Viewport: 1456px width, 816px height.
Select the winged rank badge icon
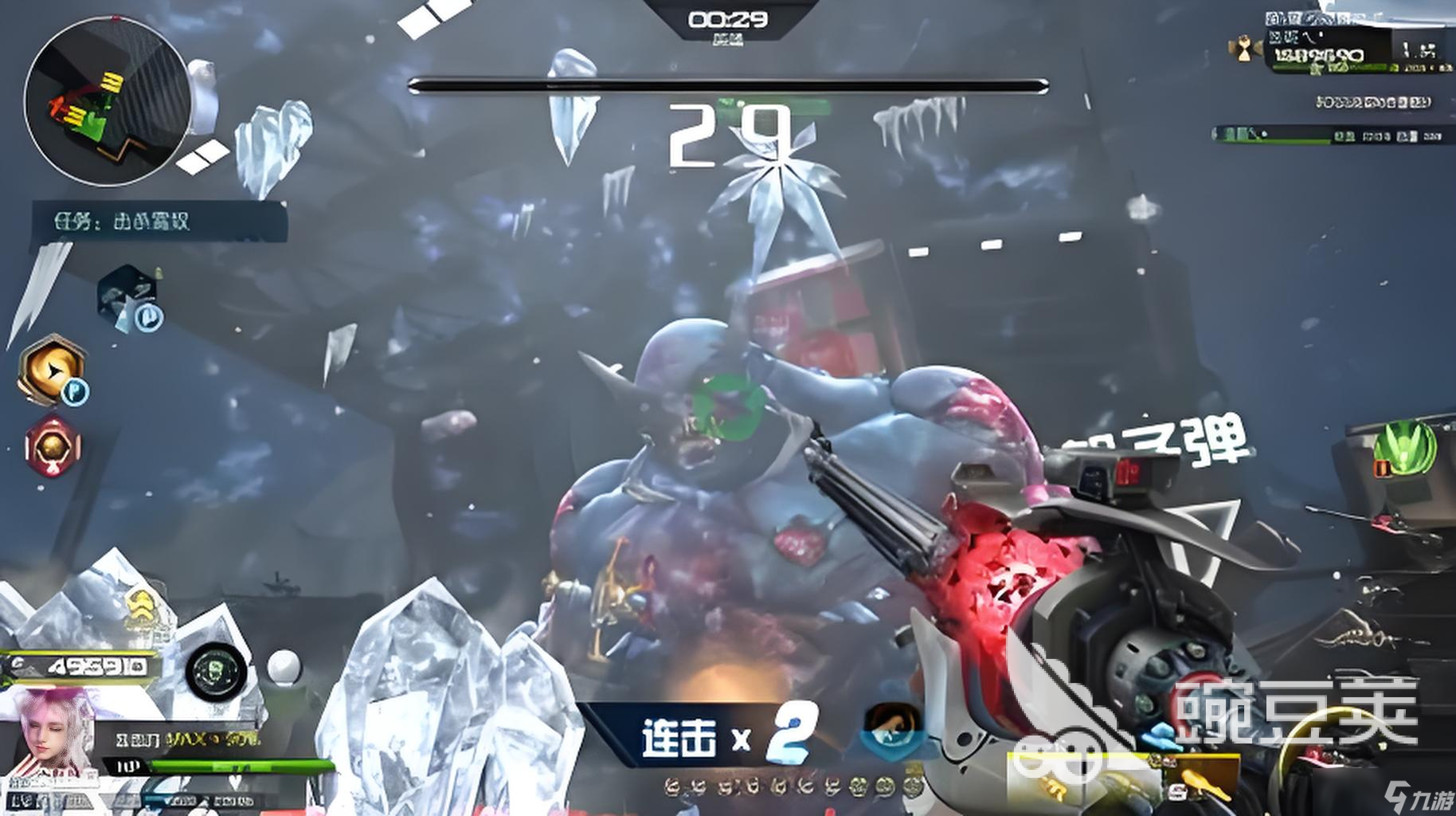(x=1244, y=49)
